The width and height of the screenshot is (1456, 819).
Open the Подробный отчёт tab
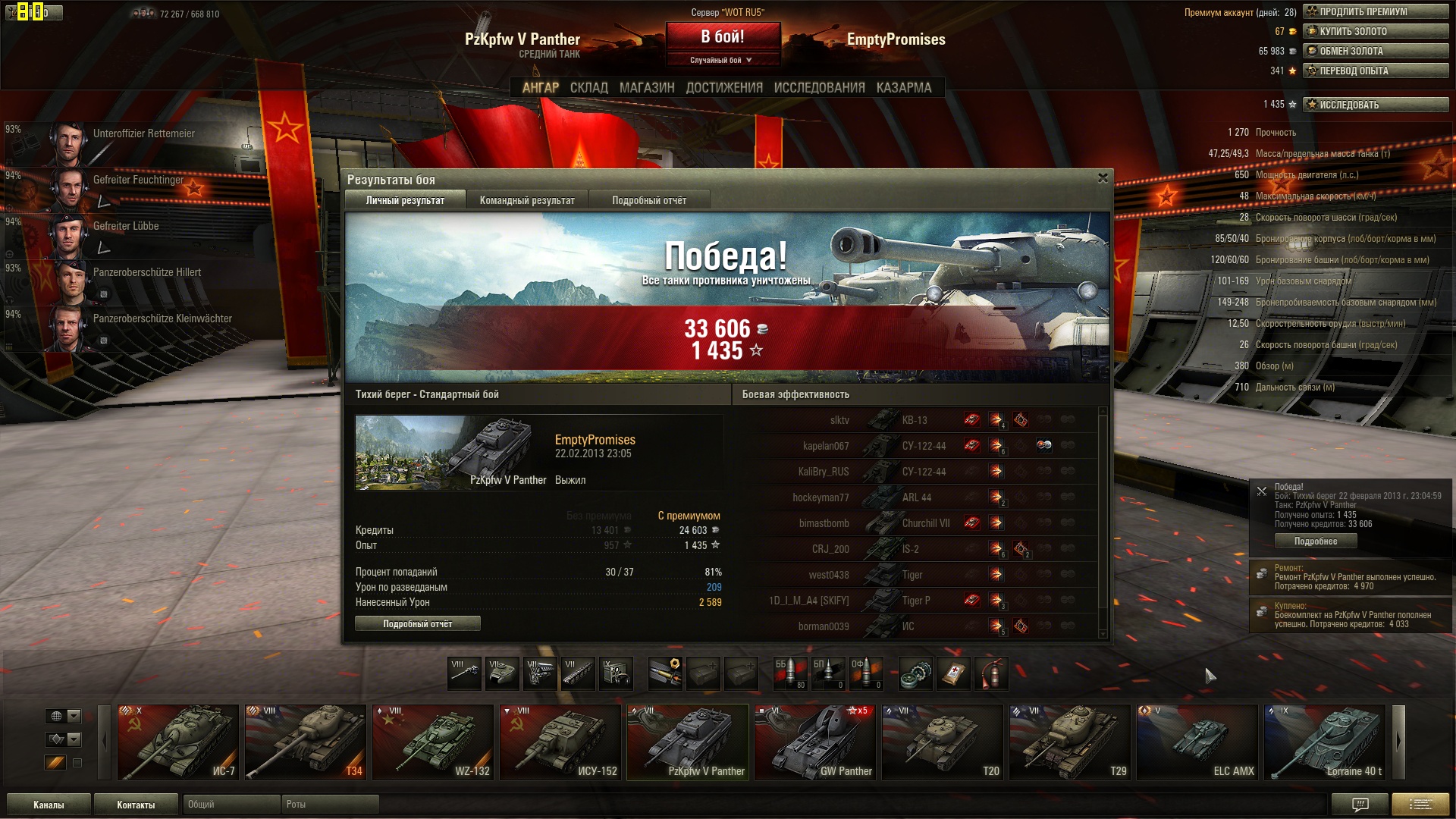point(649,200)
